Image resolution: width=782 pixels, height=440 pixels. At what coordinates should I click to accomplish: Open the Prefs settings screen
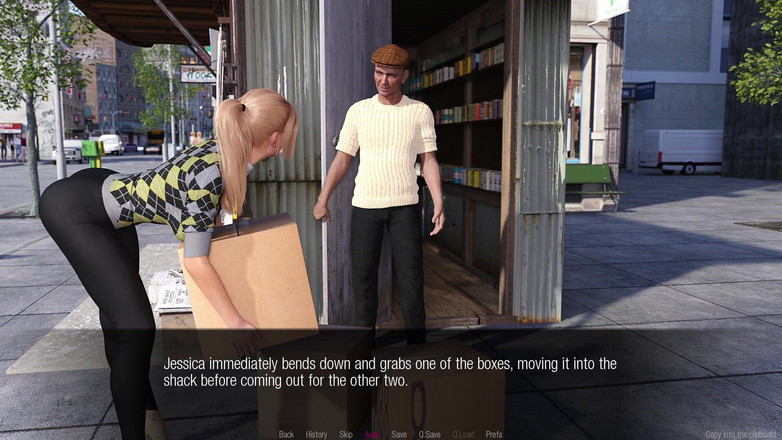click(x=494, y=435)
